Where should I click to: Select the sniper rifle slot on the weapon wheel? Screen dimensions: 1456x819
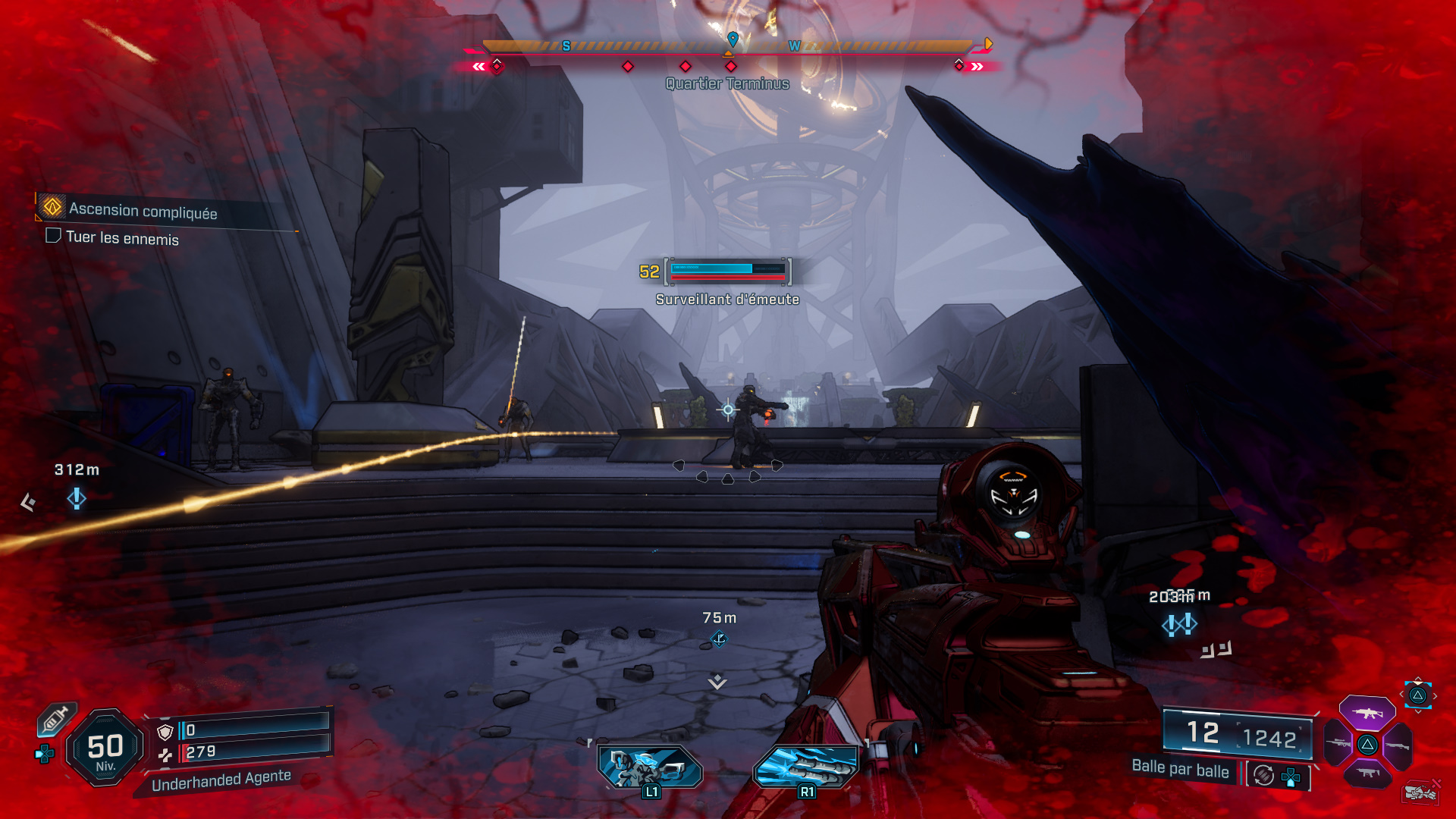click(1336, 744)
